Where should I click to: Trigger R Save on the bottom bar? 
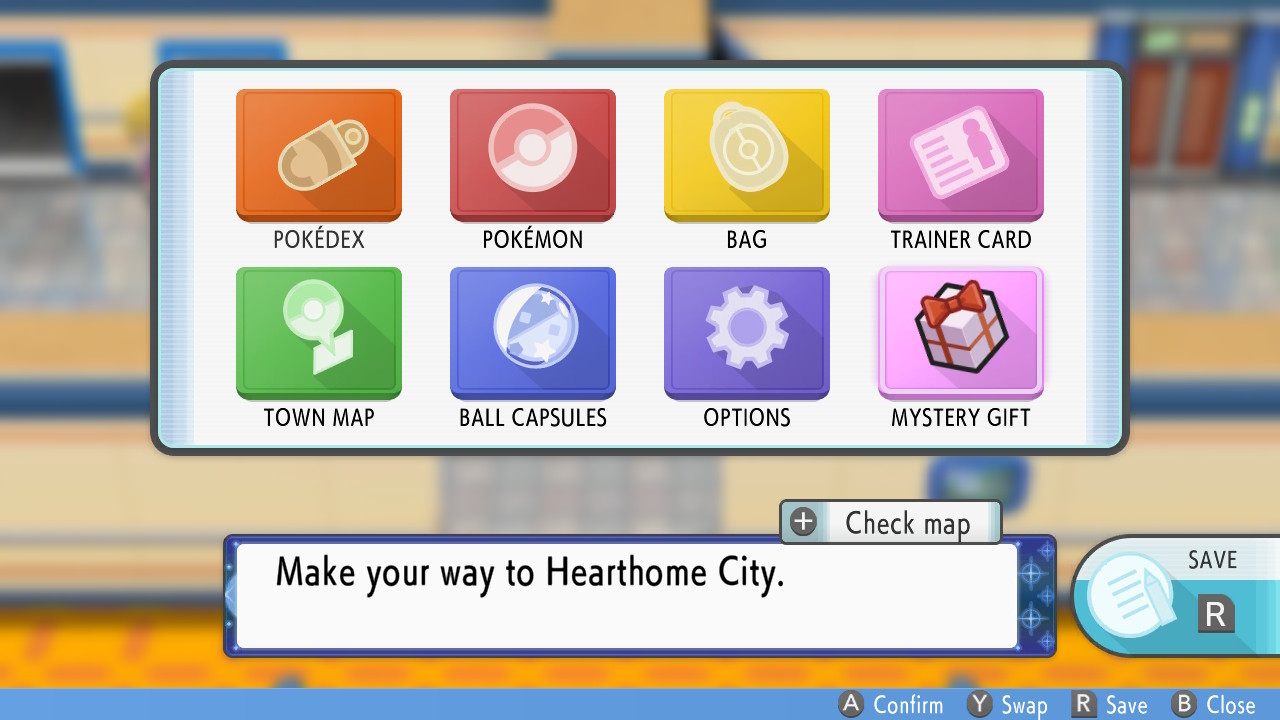coord(1110,705)
